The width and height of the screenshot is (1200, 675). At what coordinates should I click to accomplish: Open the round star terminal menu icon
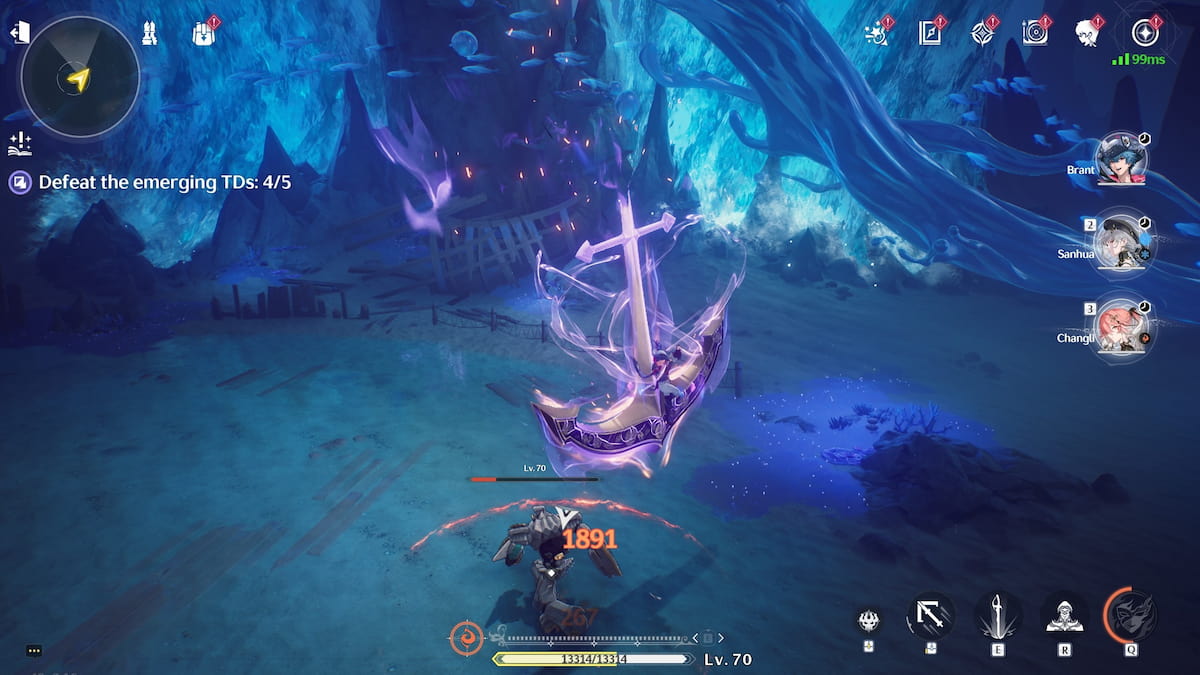(x=1145, y=32)
